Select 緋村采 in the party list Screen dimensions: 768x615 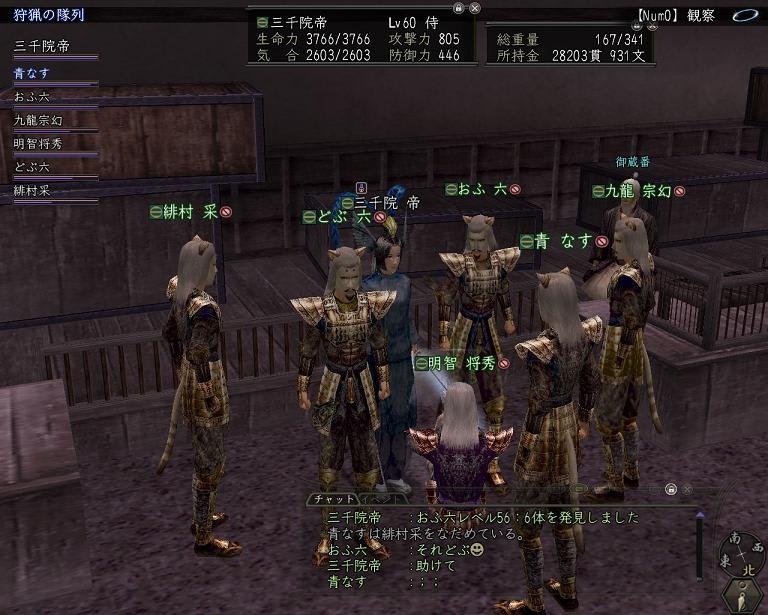tap(31, 189)
